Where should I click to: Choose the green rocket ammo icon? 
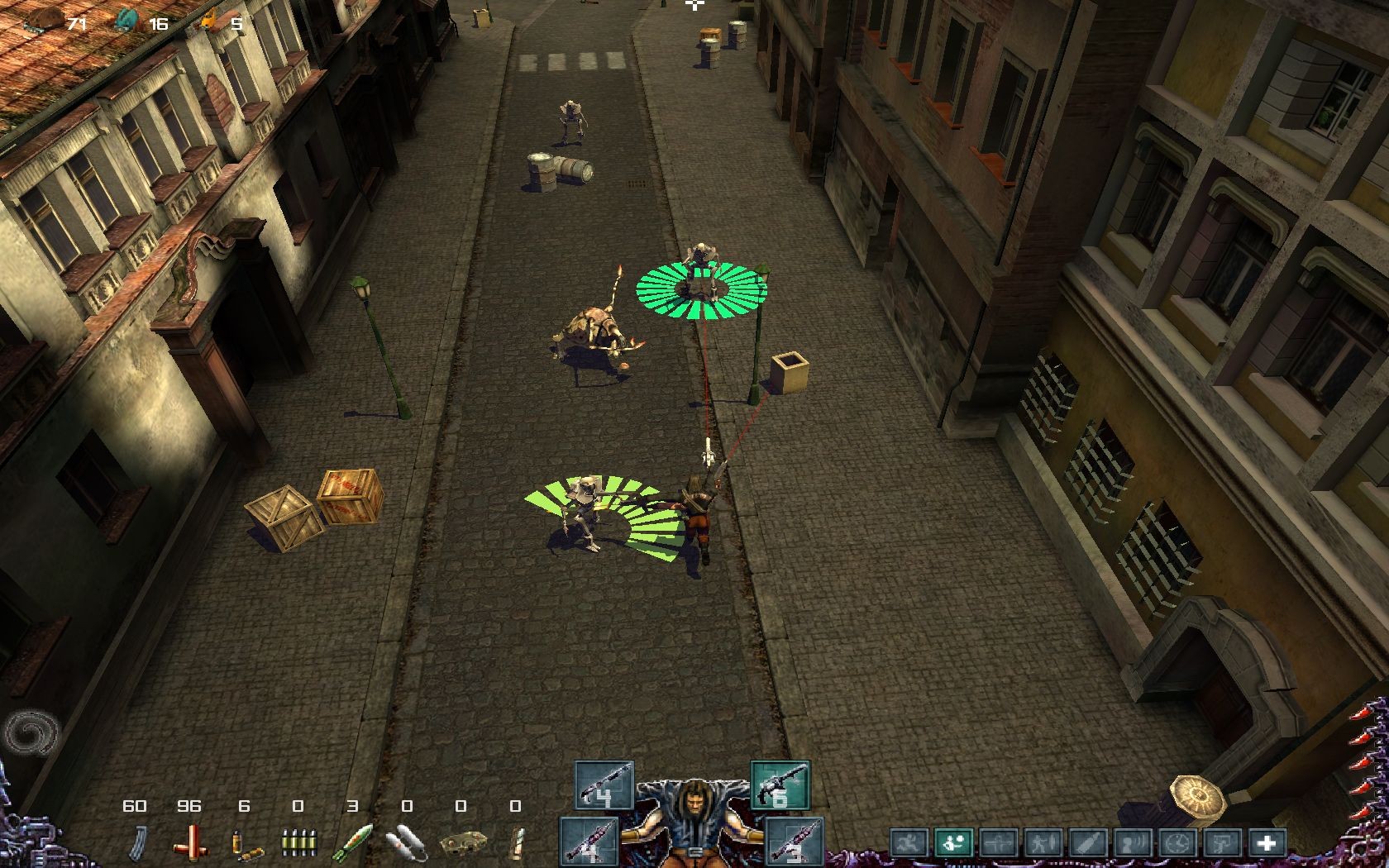[x=352, y=844]
